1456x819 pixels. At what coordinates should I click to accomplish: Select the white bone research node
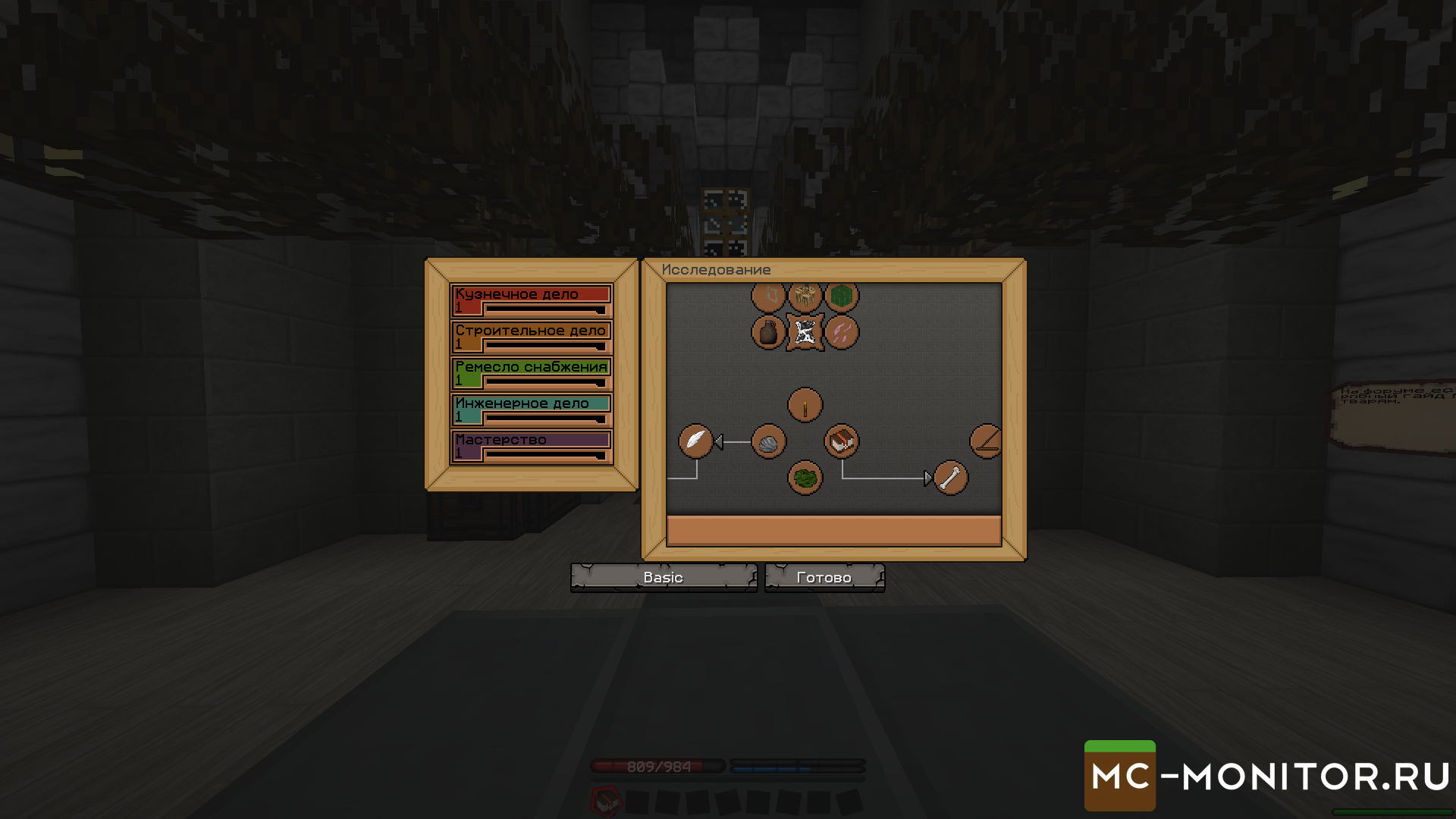(x=950, y=478)
